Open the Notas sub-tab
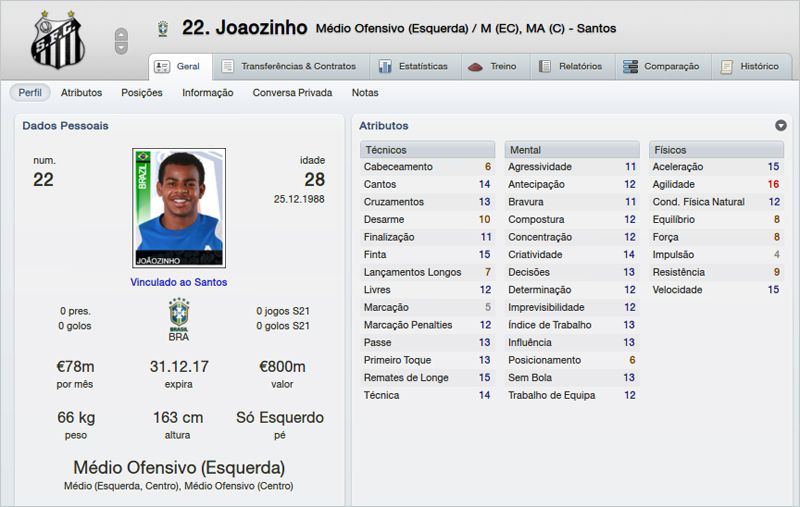Screen dimensions: 800x507 [365, 93]
